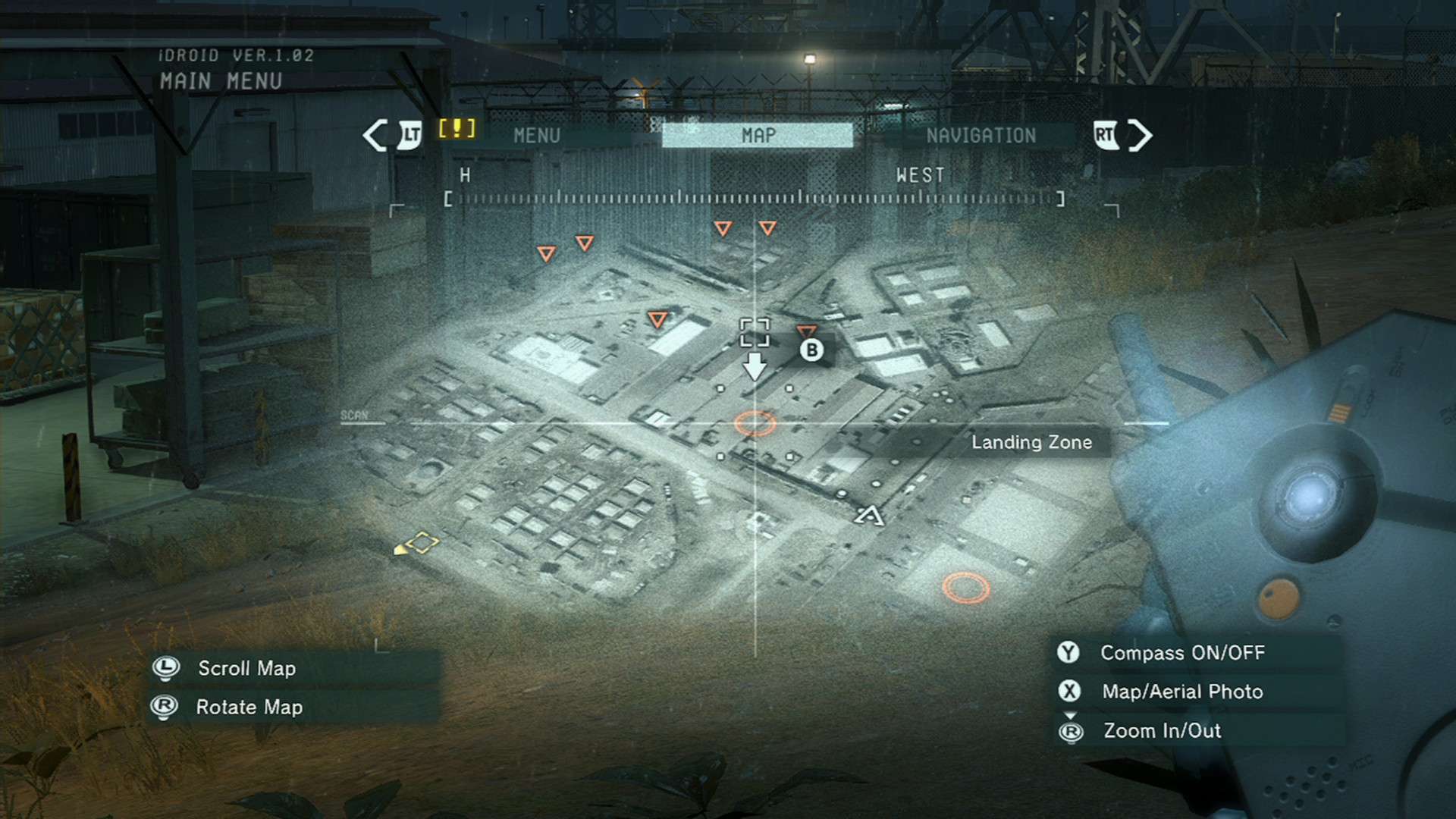Open the MENU tab
Viewport: 1456px width, 819px height.
[x=536, y=136]
